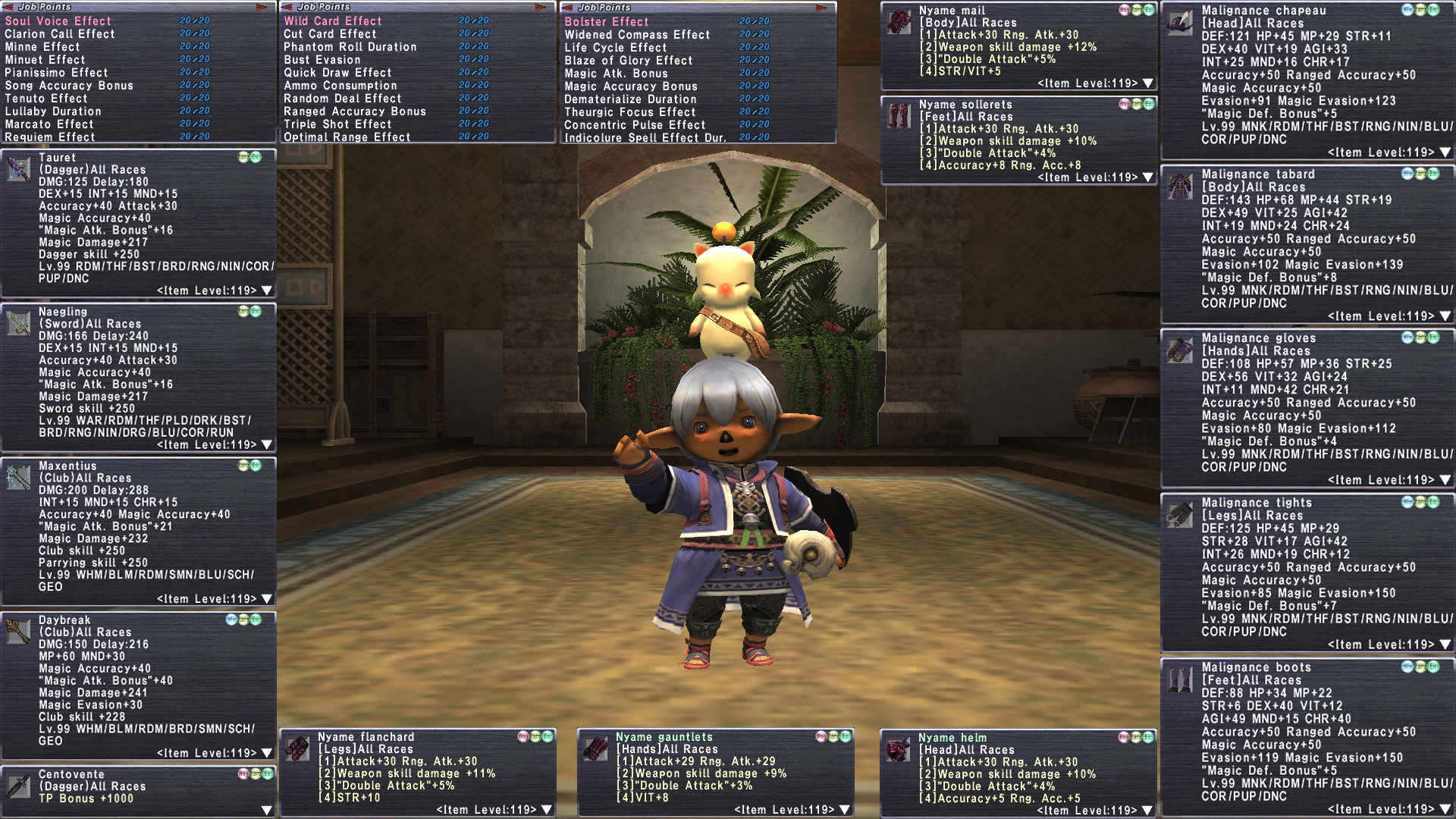This screenshot has width=1456, height=819.
Task: Select the Nyame flanchard icon
Action: tap(297, 748)
